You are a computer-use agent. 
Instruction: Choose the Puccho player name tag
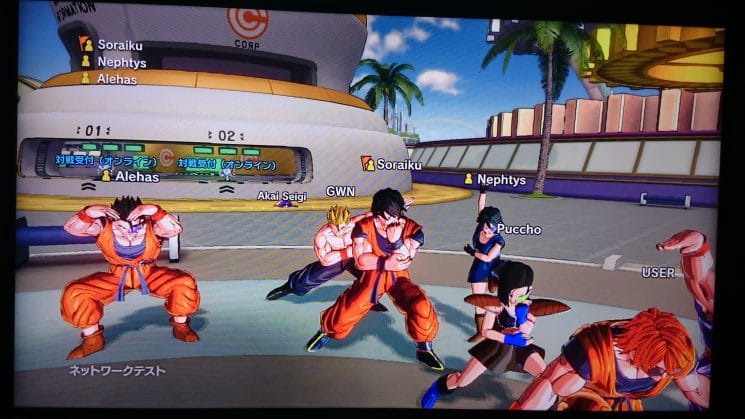(518, 229)
